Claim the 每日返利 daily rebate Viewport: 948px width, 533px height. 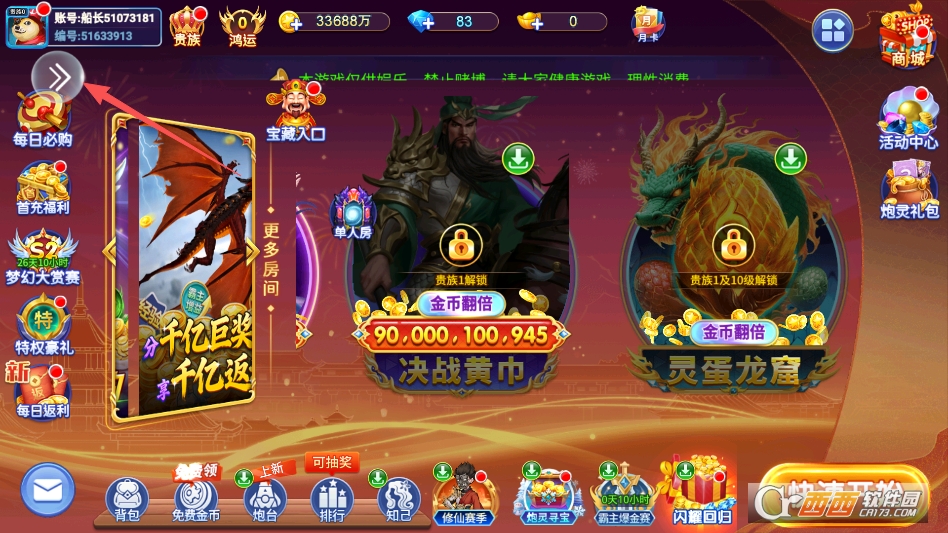[42, 390]
